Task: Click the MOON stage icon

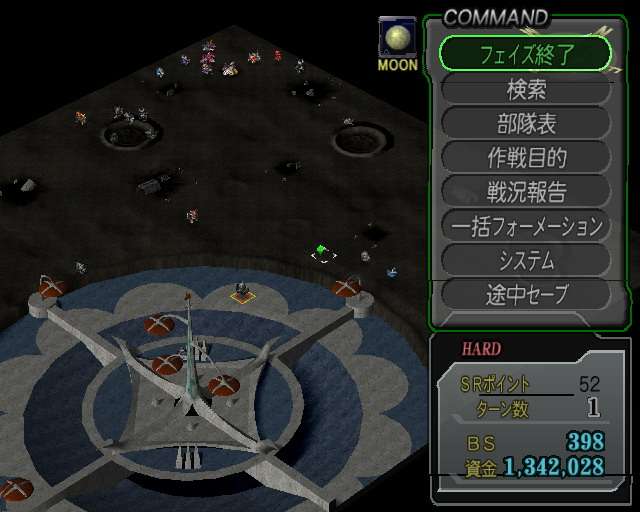Action: (398, 44)
